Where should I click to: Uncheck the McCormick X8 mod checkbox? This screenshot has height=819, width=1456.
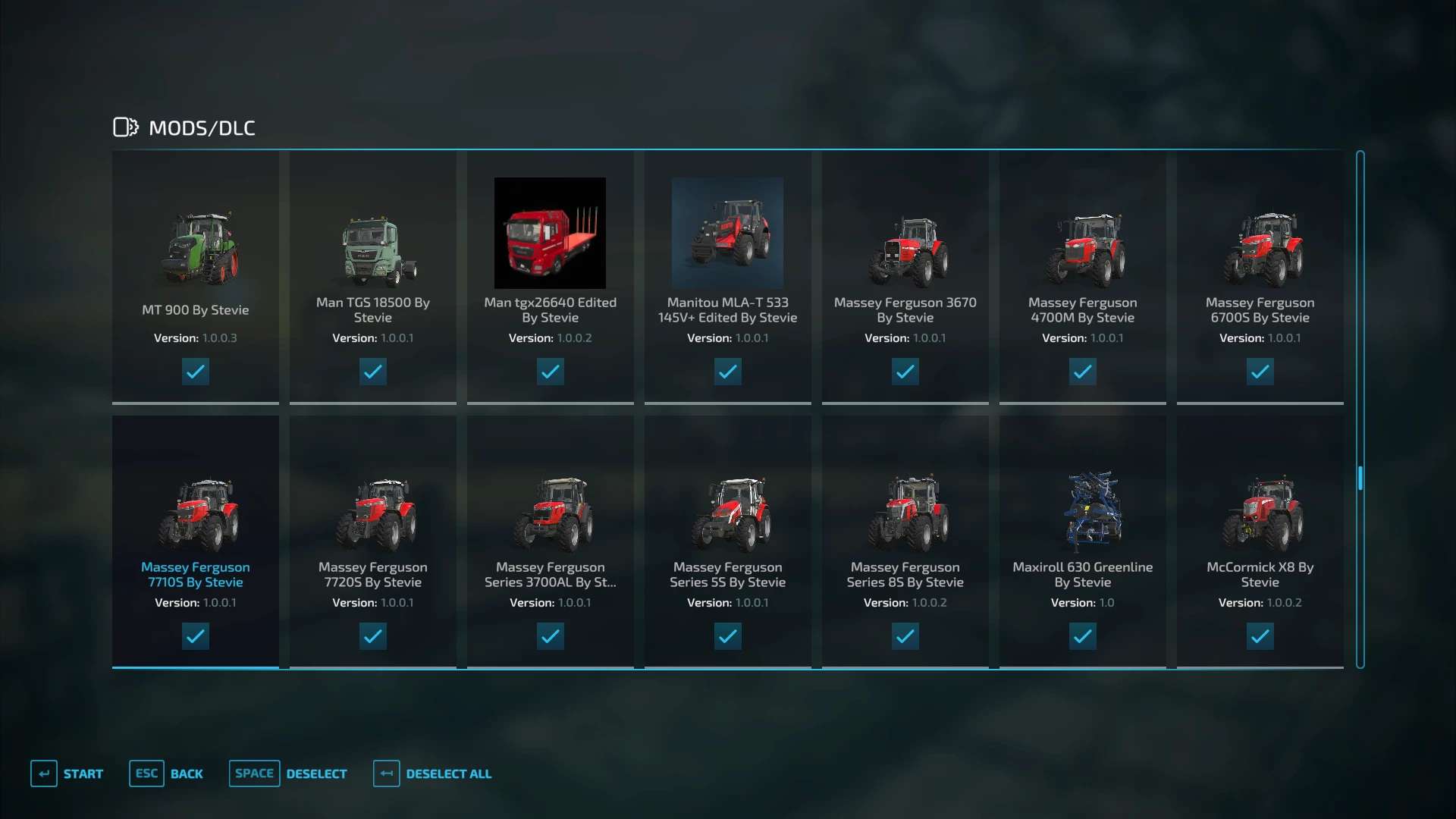coord(1260,636)
